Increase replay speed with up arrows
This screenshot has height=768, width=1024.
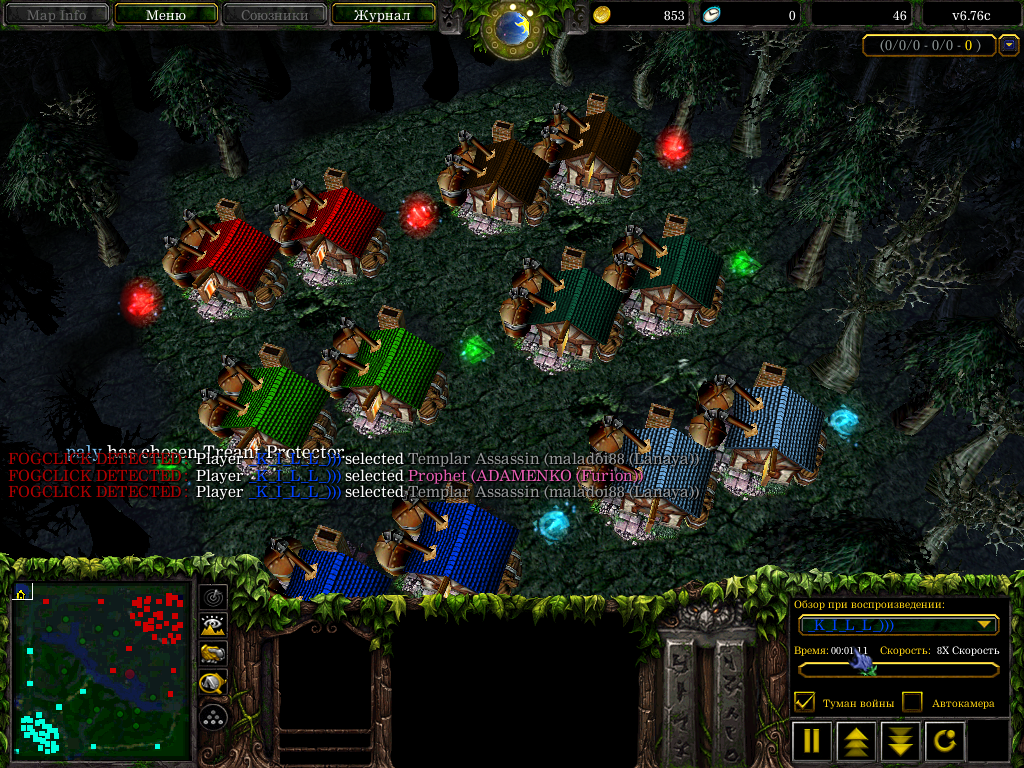(857, 741)
